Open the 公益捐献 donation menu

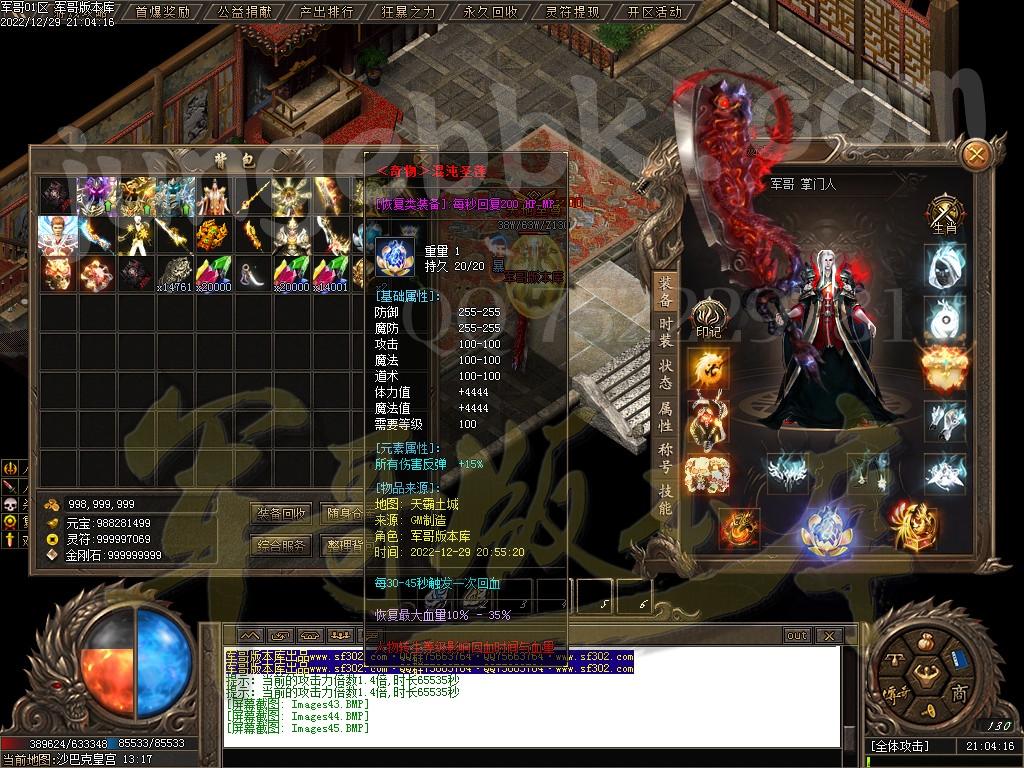[244, 13]
